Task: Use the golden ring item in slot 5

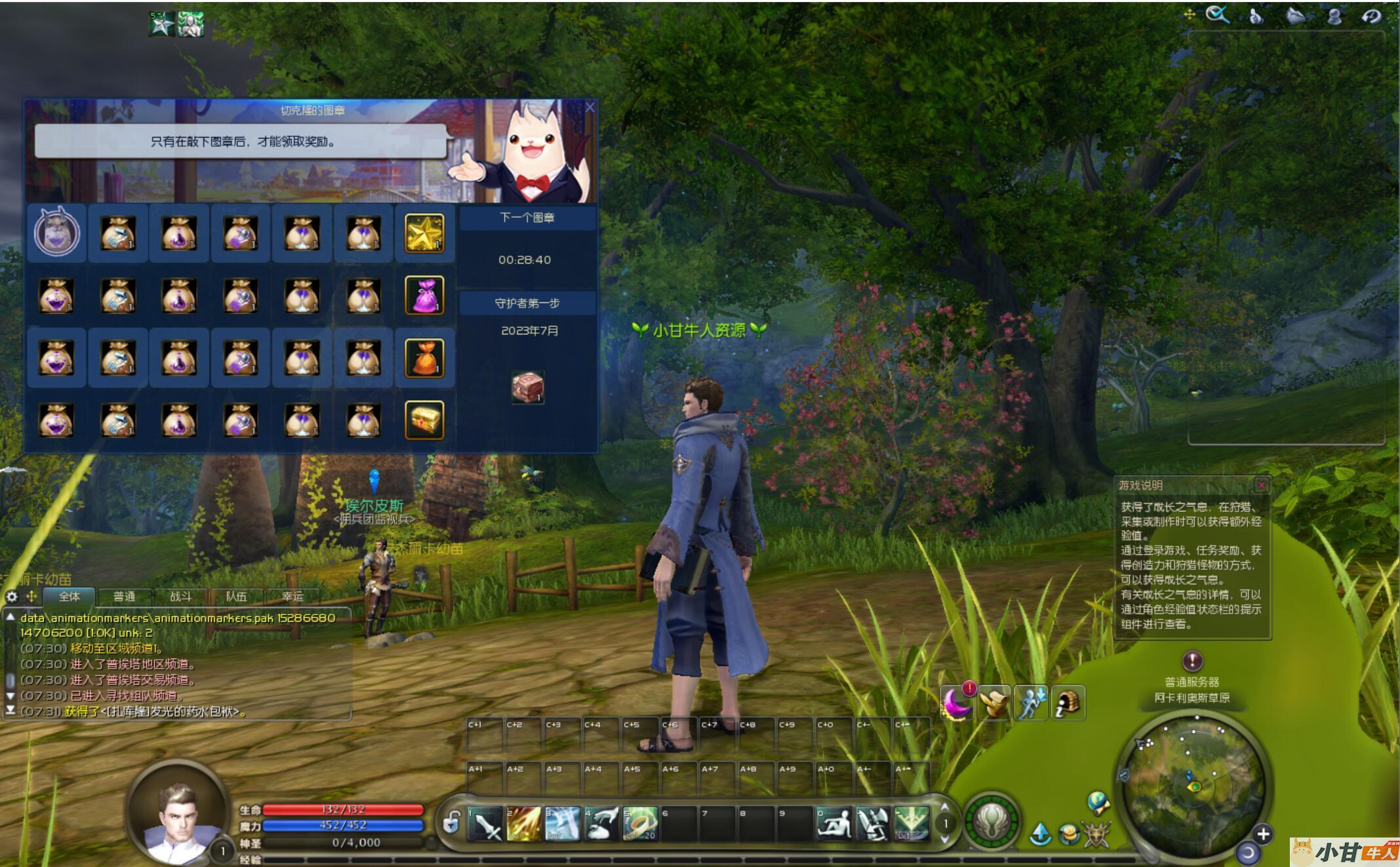Action: click(x=640, y=824)
